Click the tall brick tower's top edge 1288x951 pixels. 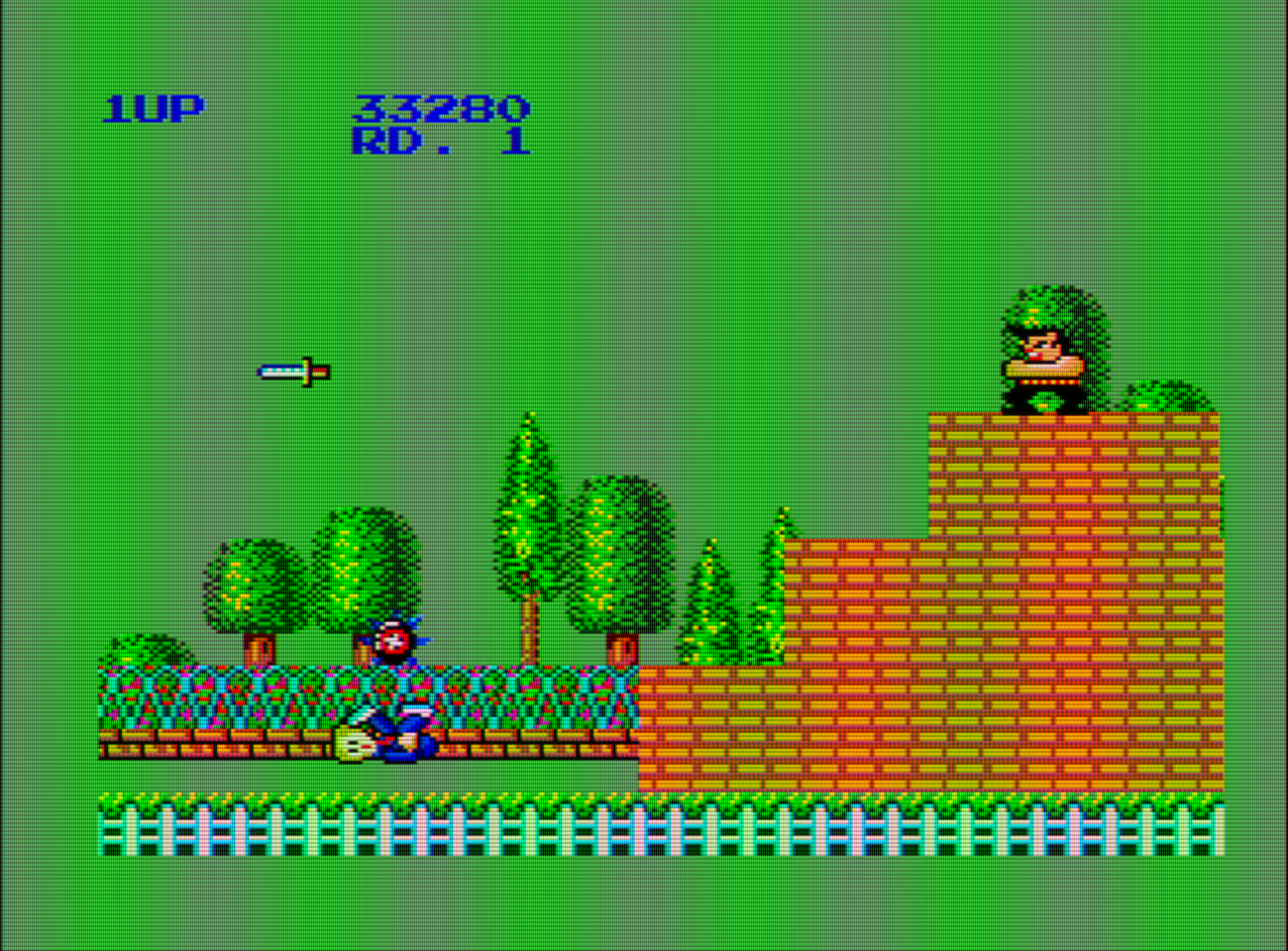(1075, 414)
